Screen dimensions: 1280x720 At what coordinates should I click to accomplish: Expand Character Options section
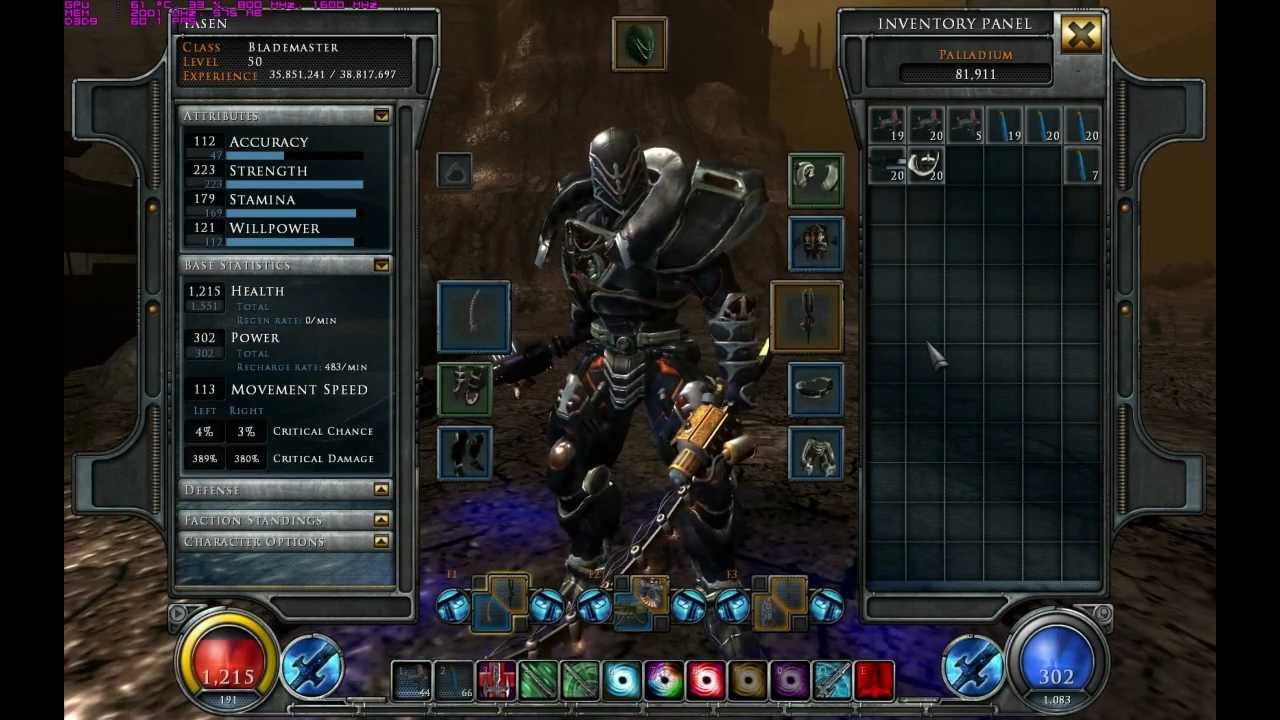click(x=381, y=541)
